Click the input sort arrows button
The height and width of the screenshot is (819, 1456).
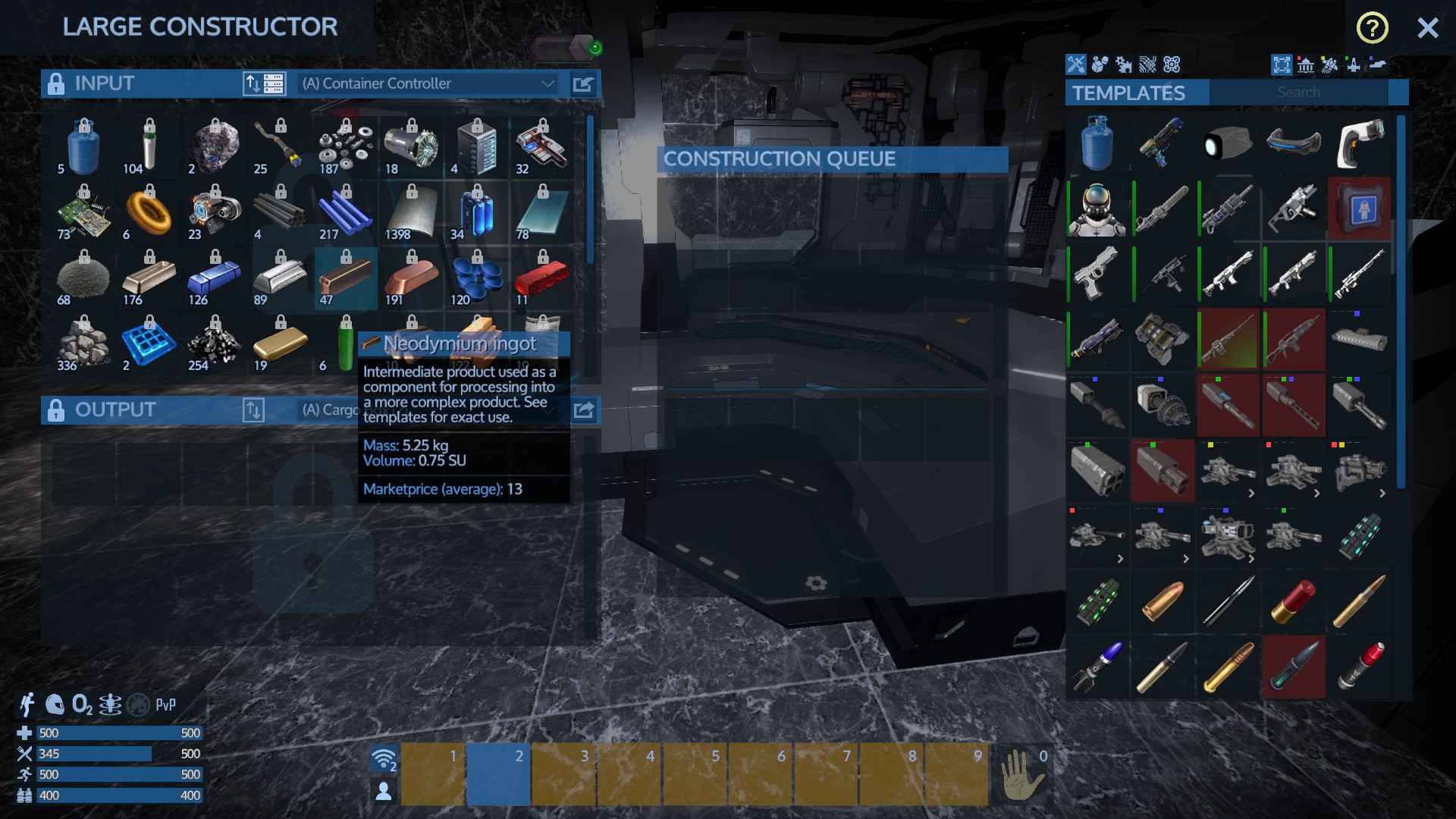click(253, 83)
